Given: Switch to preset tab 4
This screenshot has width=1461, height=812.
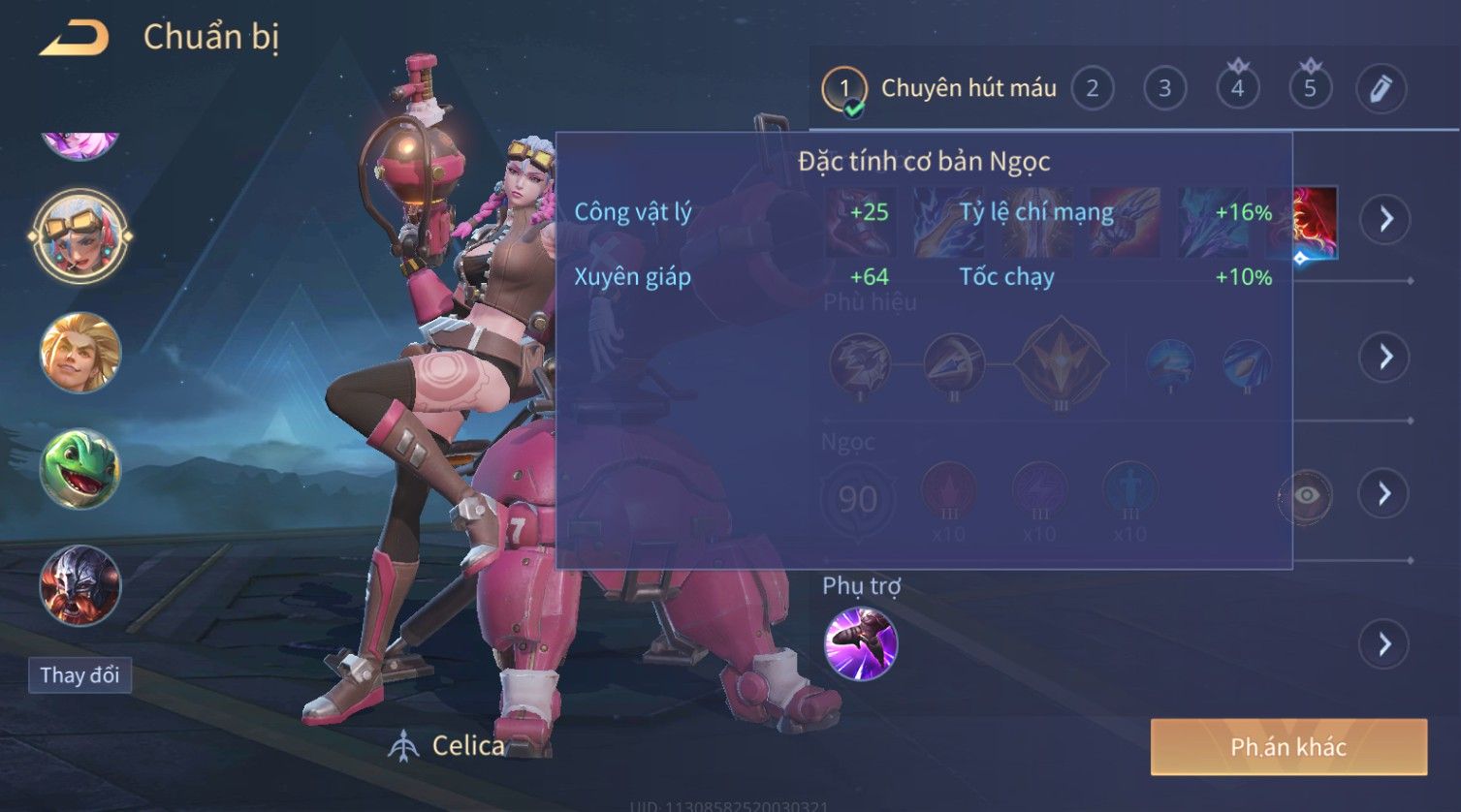Looking at the screenshot, I should tap(1237, 89).
